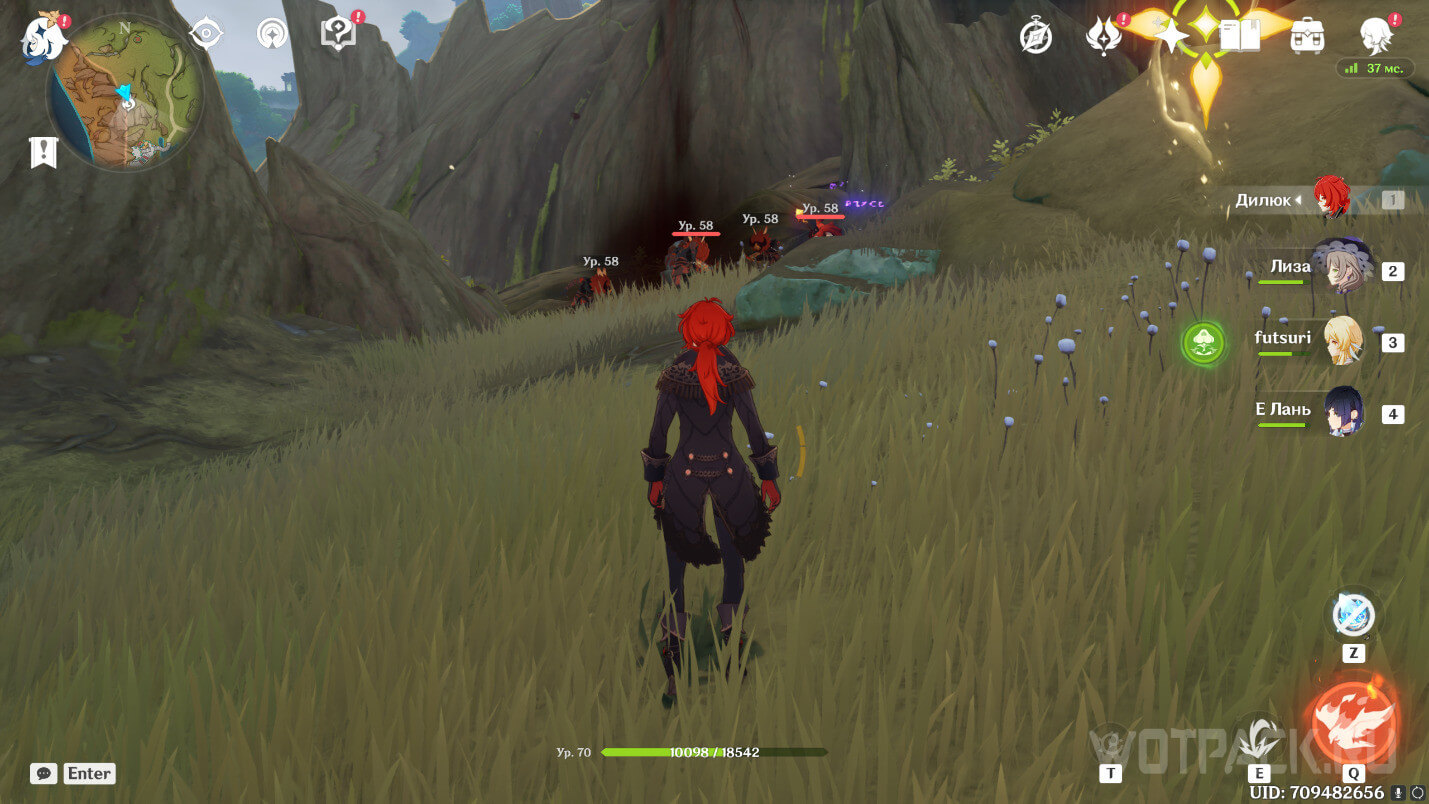Open the chat box

(x=44, y=773)
